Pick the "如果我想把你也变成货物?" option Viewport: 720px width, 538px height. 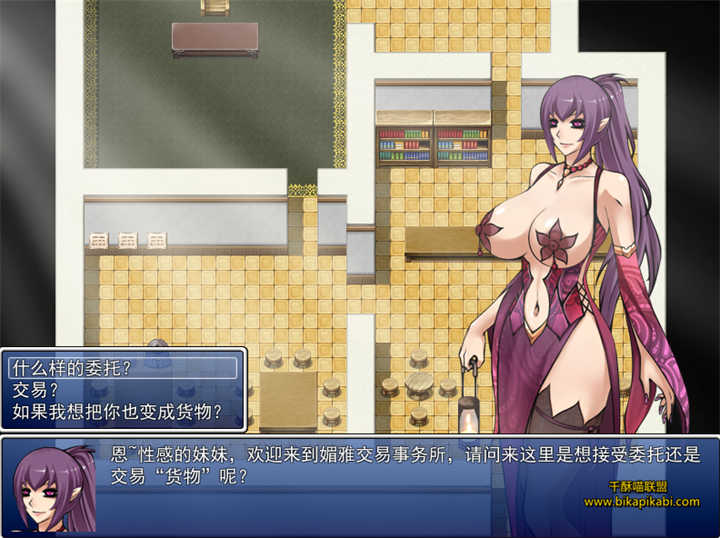pyautogui.click(x=116, y=410)
